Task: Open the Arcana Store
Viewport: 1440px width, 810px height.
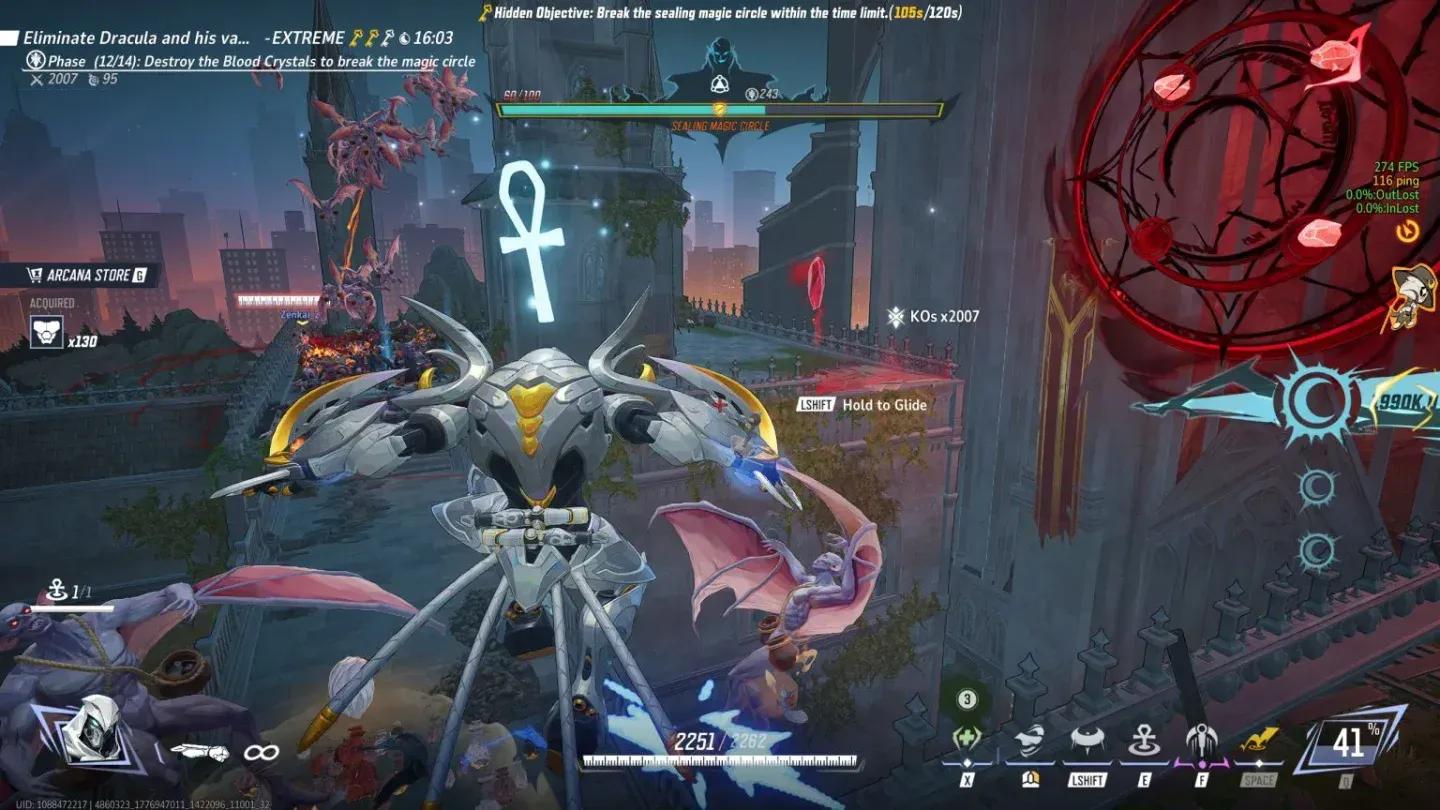Action: [87, 275]
